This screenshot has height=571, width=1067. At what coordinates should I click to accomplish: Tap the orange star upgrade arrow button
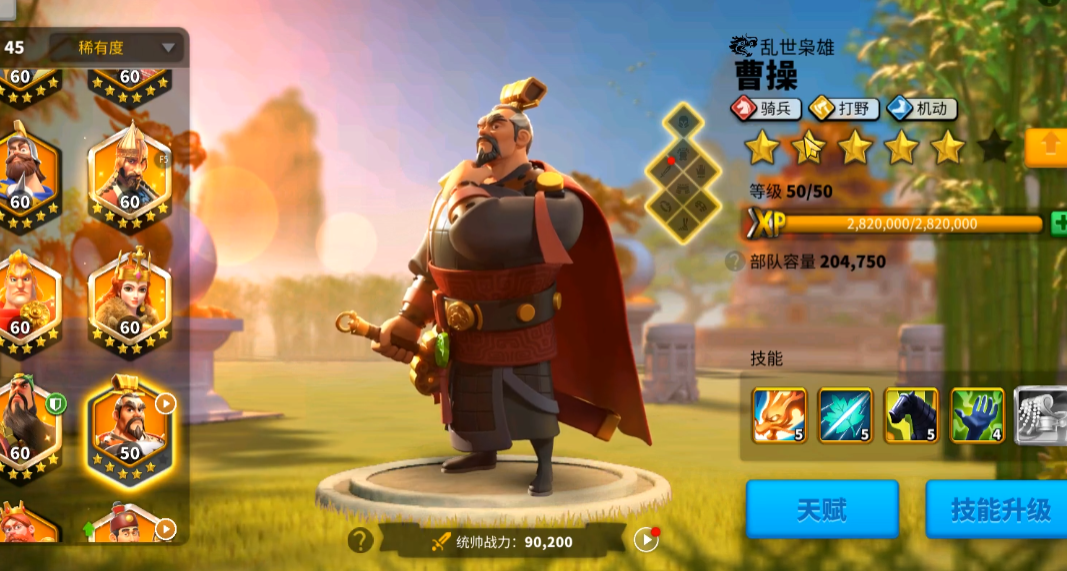(1048, 147)
